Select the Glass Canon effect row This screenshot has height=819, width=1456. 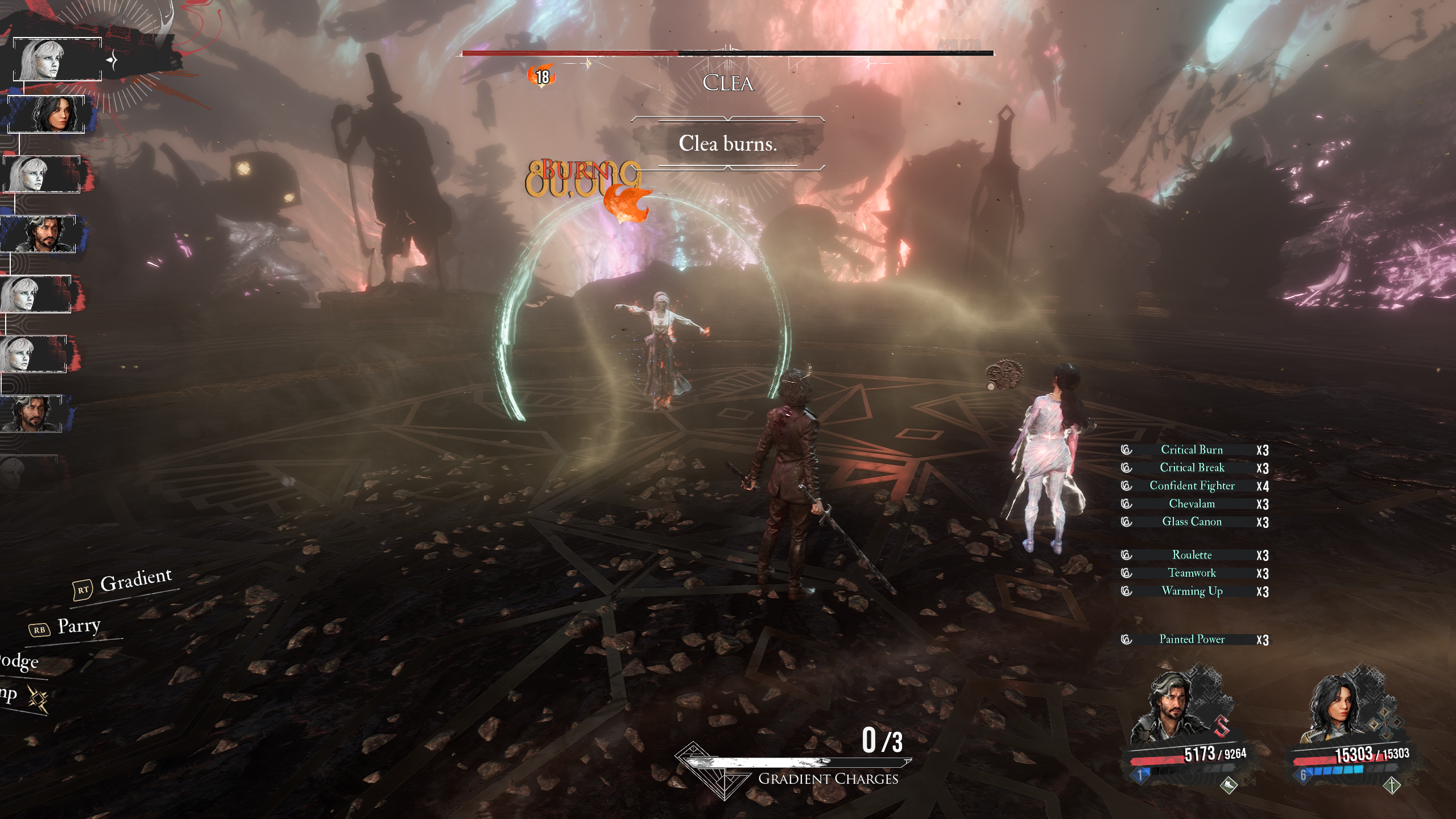[x=1192, y=522]
